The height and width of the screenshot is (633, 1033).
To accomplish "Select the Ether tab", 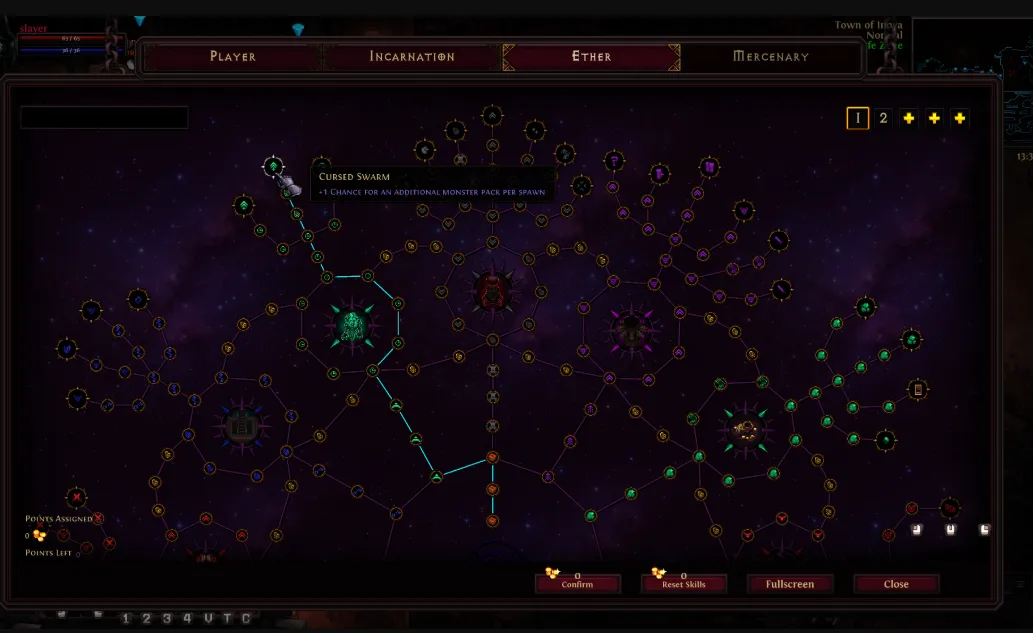I will coord(591,57).
